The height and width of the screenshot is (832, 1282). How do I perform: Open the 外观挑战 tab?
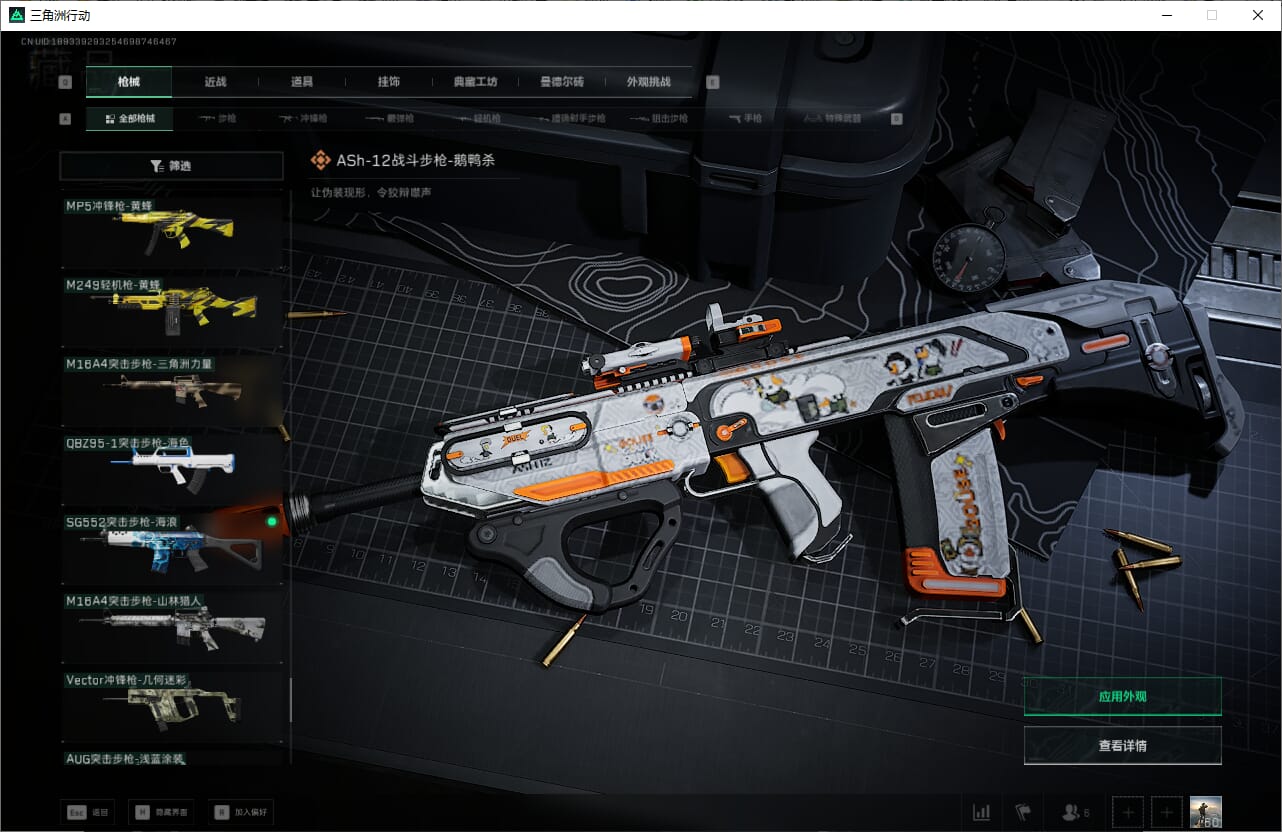point(648,82)
